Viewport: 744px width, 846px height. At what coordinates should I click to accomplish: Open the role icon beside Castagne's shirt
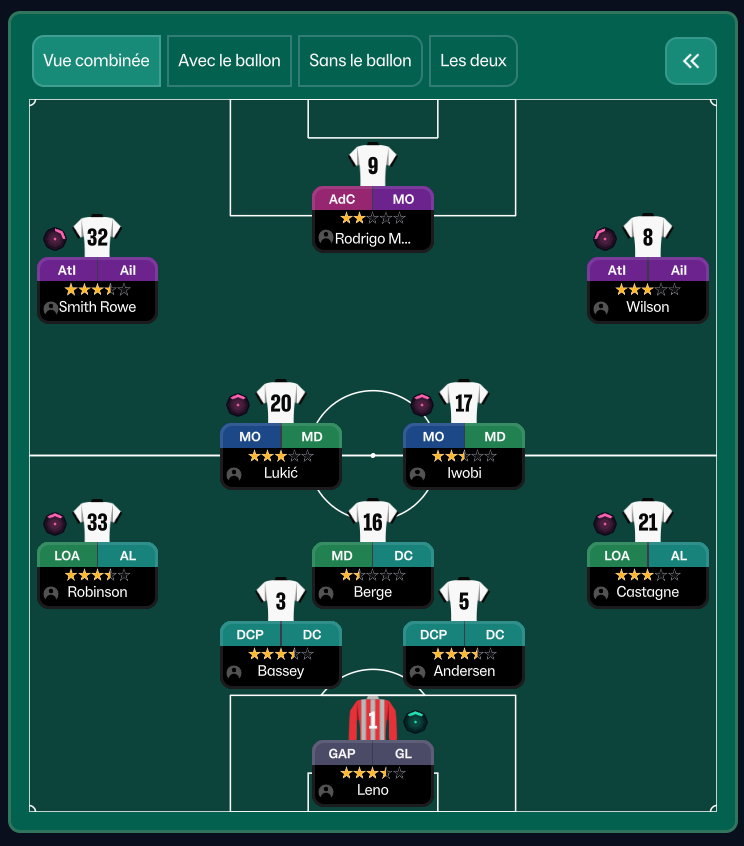pos(605,523)
